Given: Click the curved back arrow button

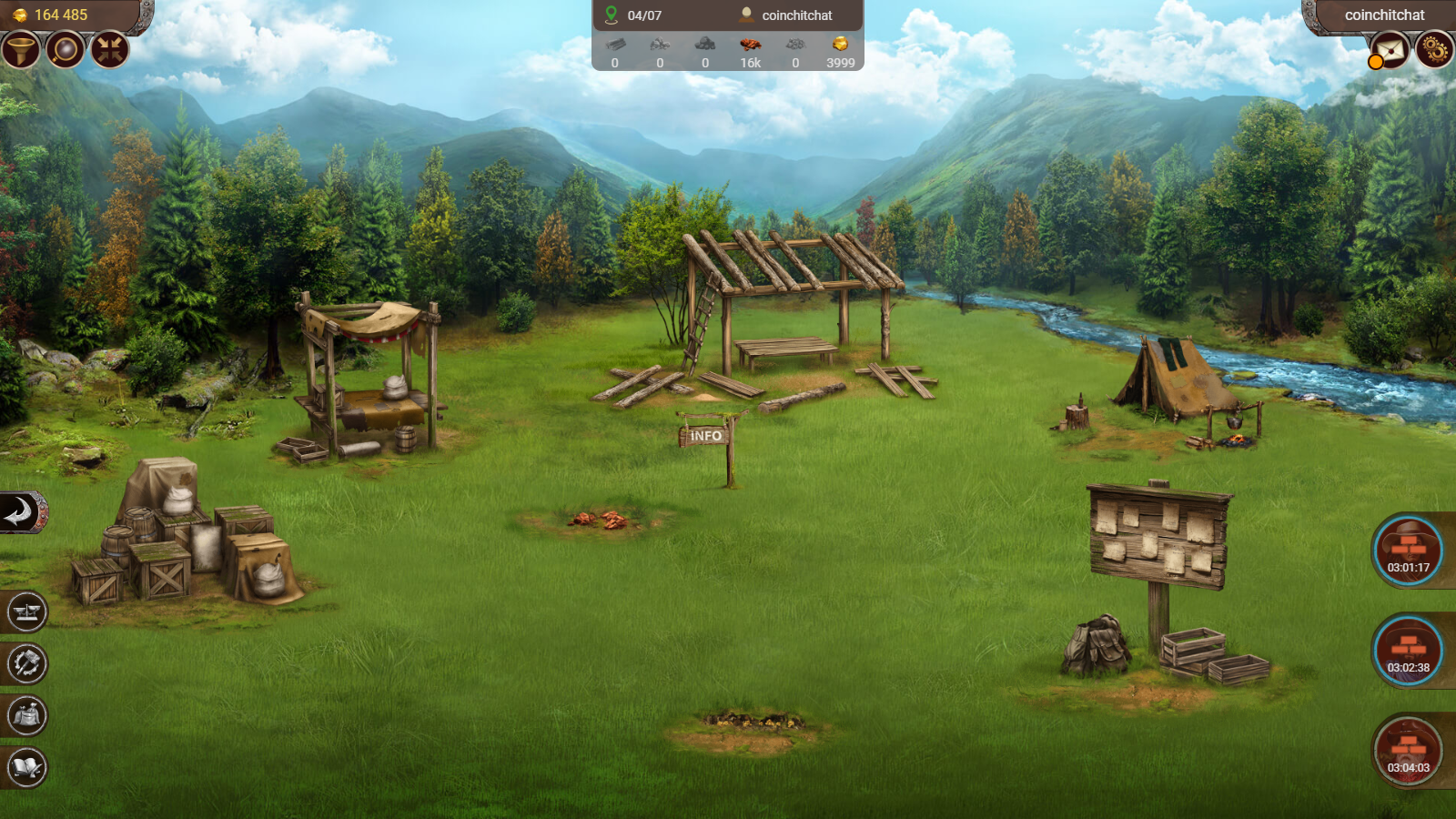Looking at the screenshot, I should point(22,513).
